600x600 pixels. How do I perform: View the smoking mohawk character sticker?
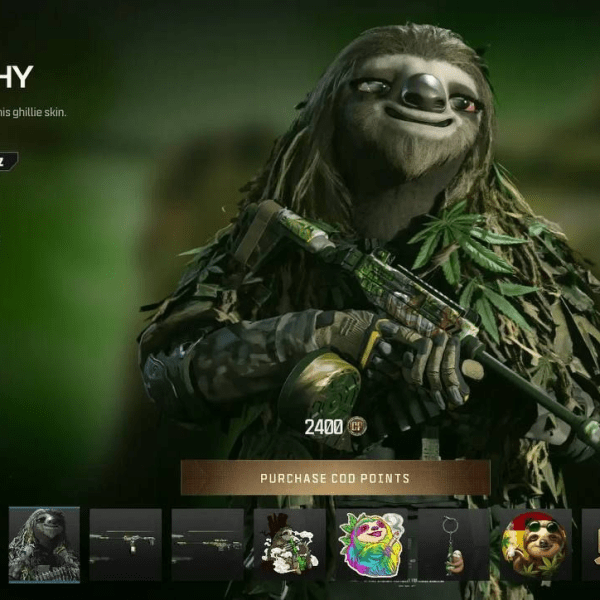(x=289, y=544)
